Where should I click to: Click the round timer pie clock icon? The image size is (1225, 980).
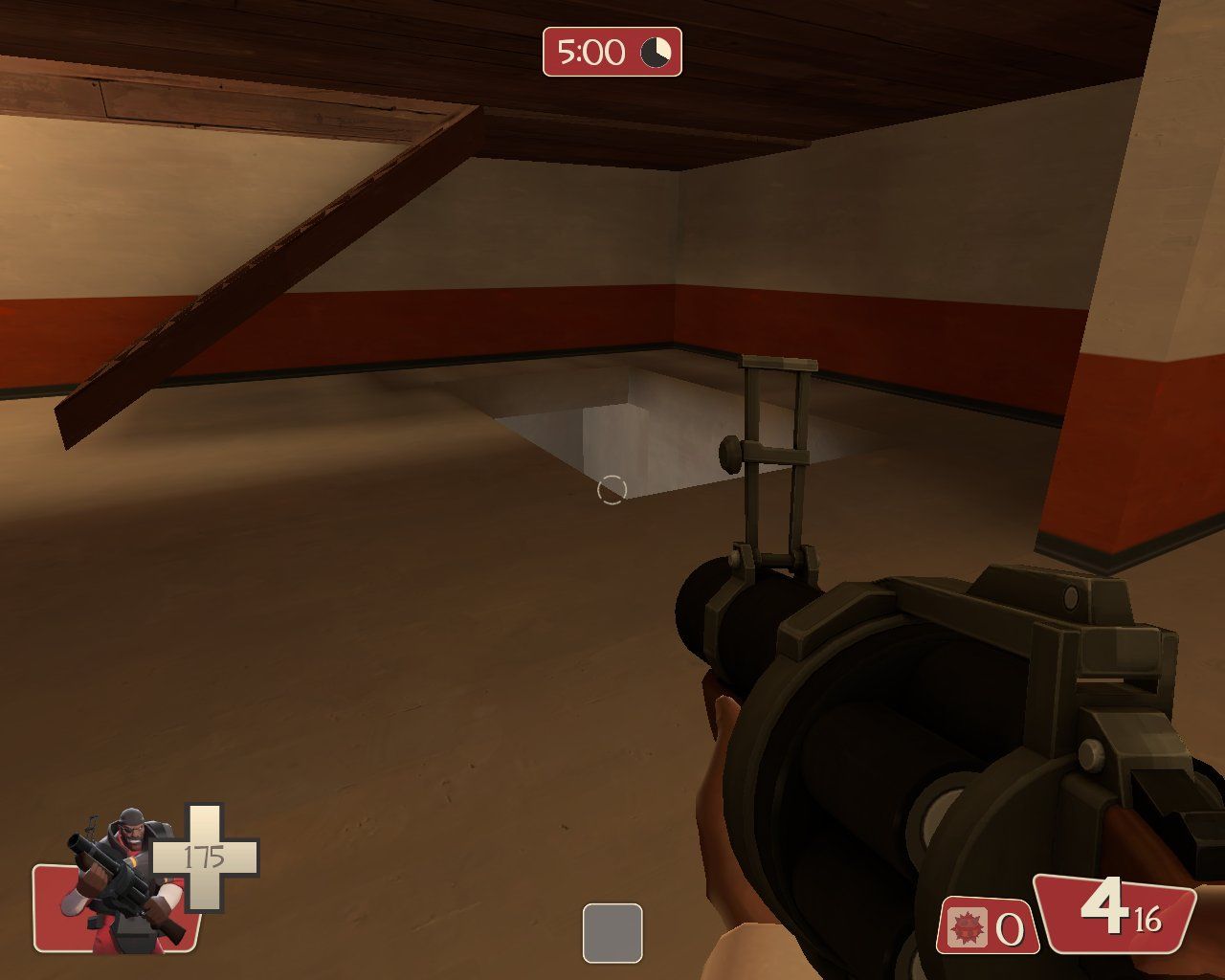(657, 53)
